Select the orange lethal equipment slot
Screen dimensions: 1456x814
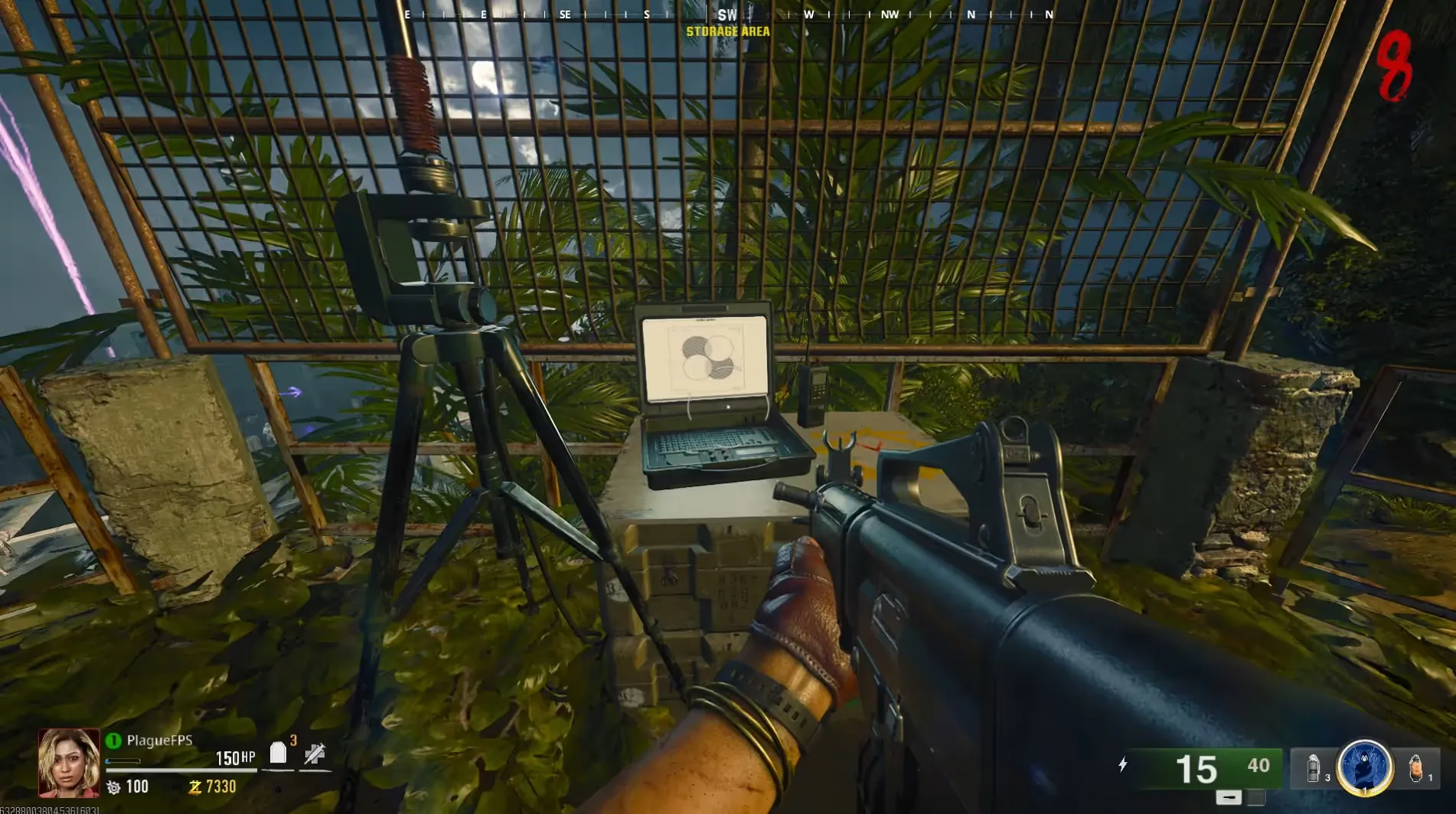[1415, 767]
